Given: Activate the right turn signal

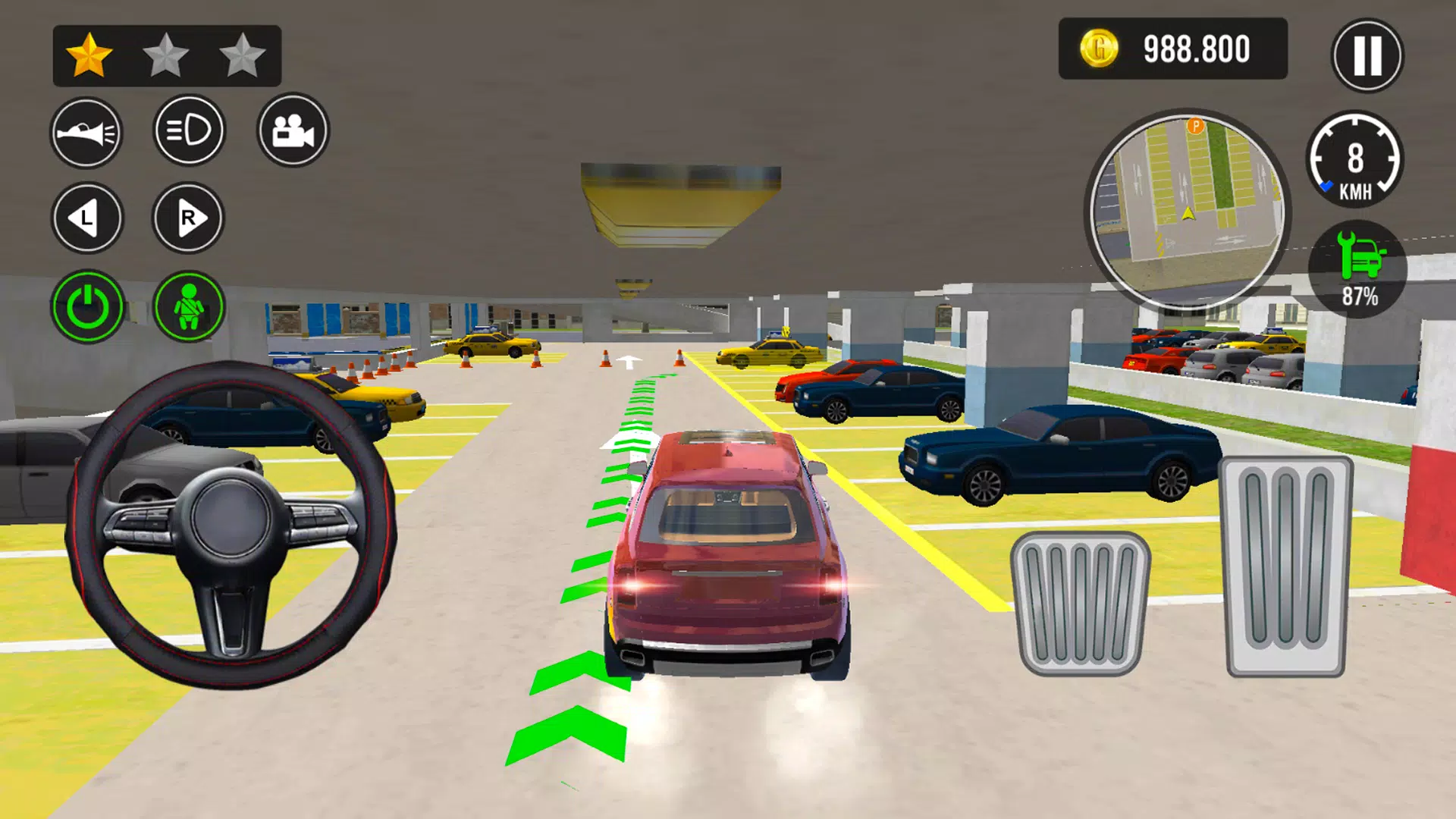Looking at the screenshot, I should click(x=188, y=218).
